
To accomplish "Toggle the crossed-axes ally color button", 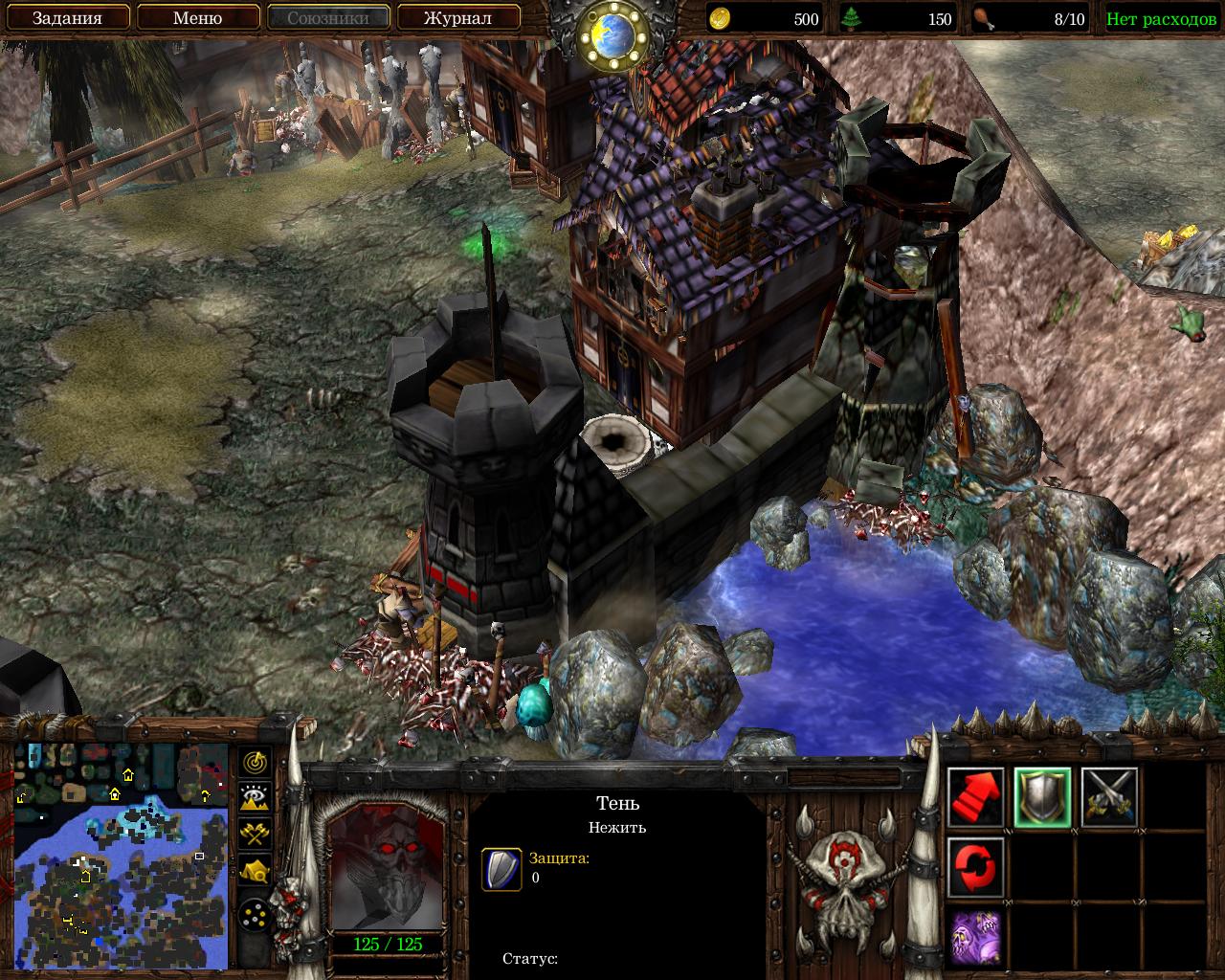I will 255,834.
